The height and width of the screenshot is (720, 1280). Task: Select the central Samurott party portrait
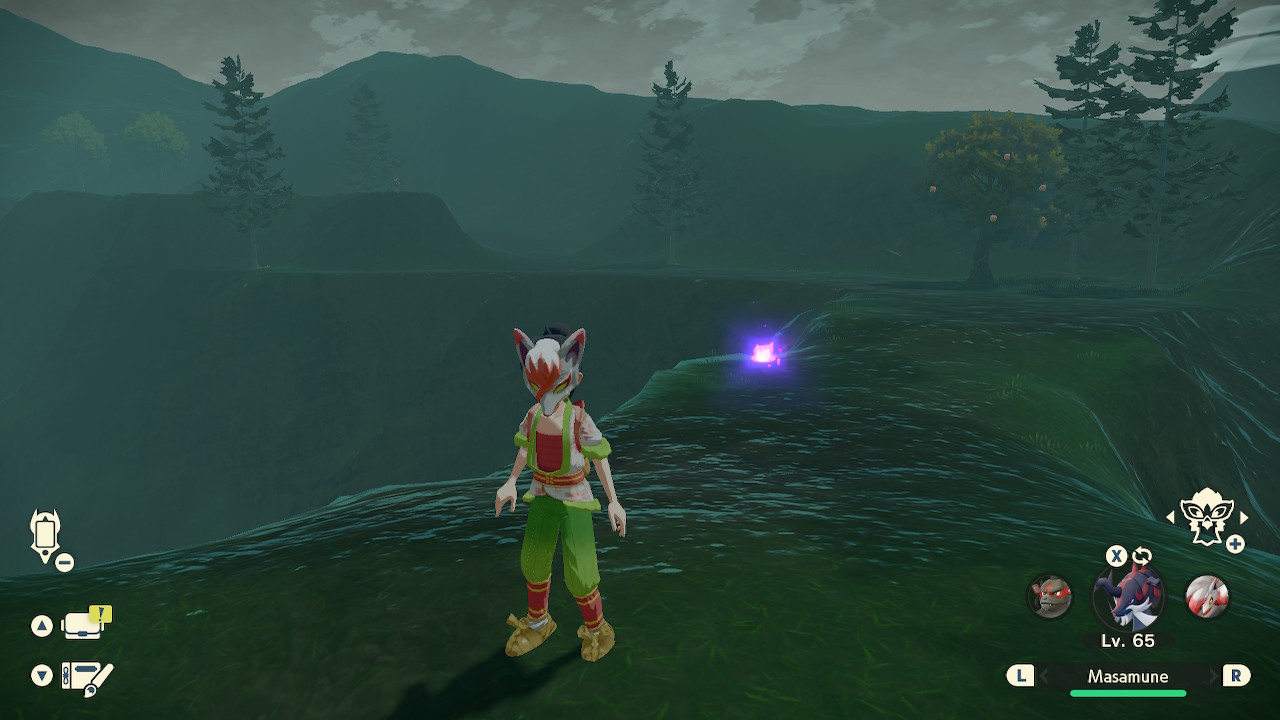(1128, 597)
